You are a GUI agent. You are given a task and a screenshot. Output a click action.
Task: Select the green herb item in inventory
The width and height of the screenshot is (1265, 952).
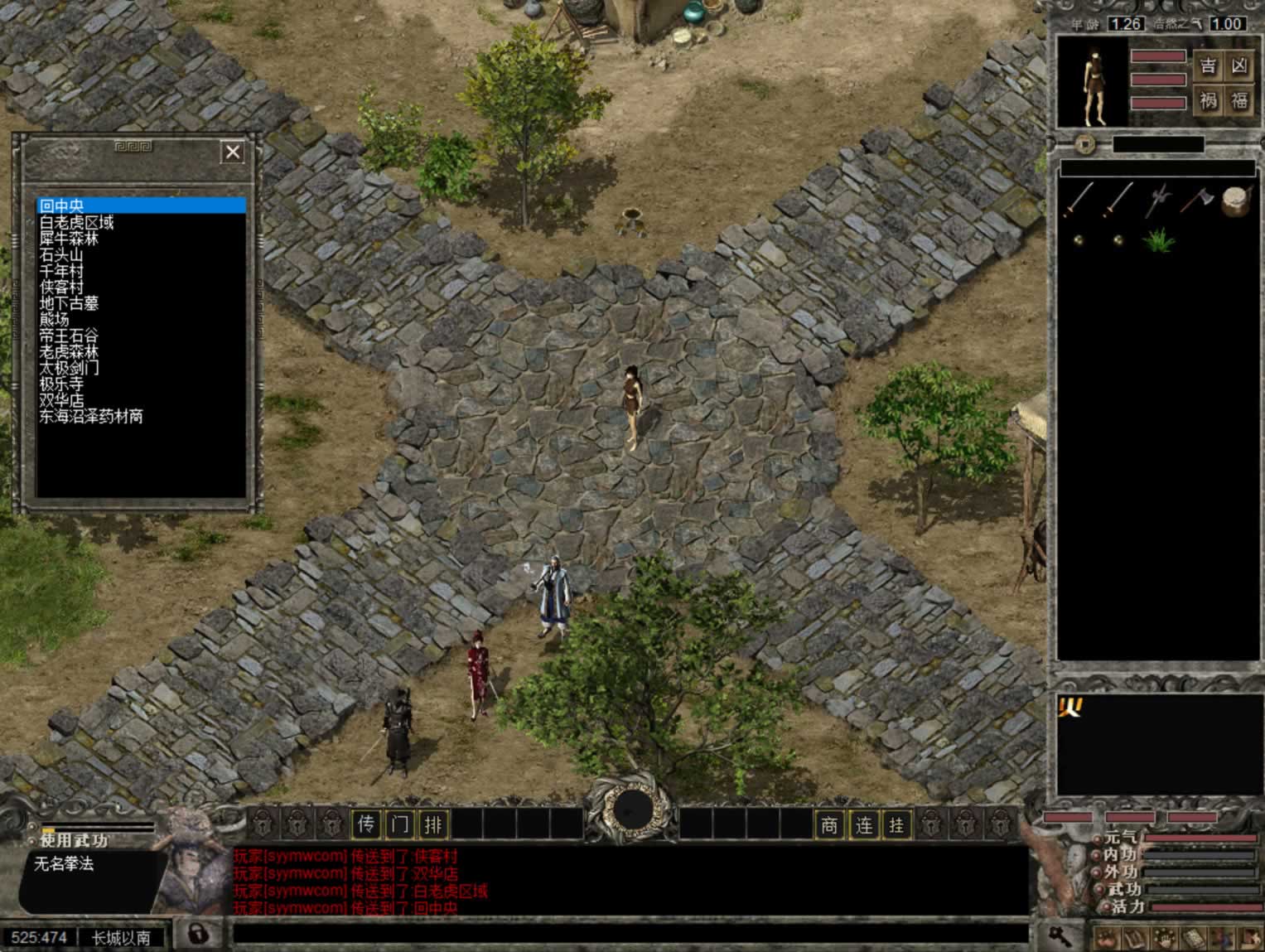point(1157,240)
